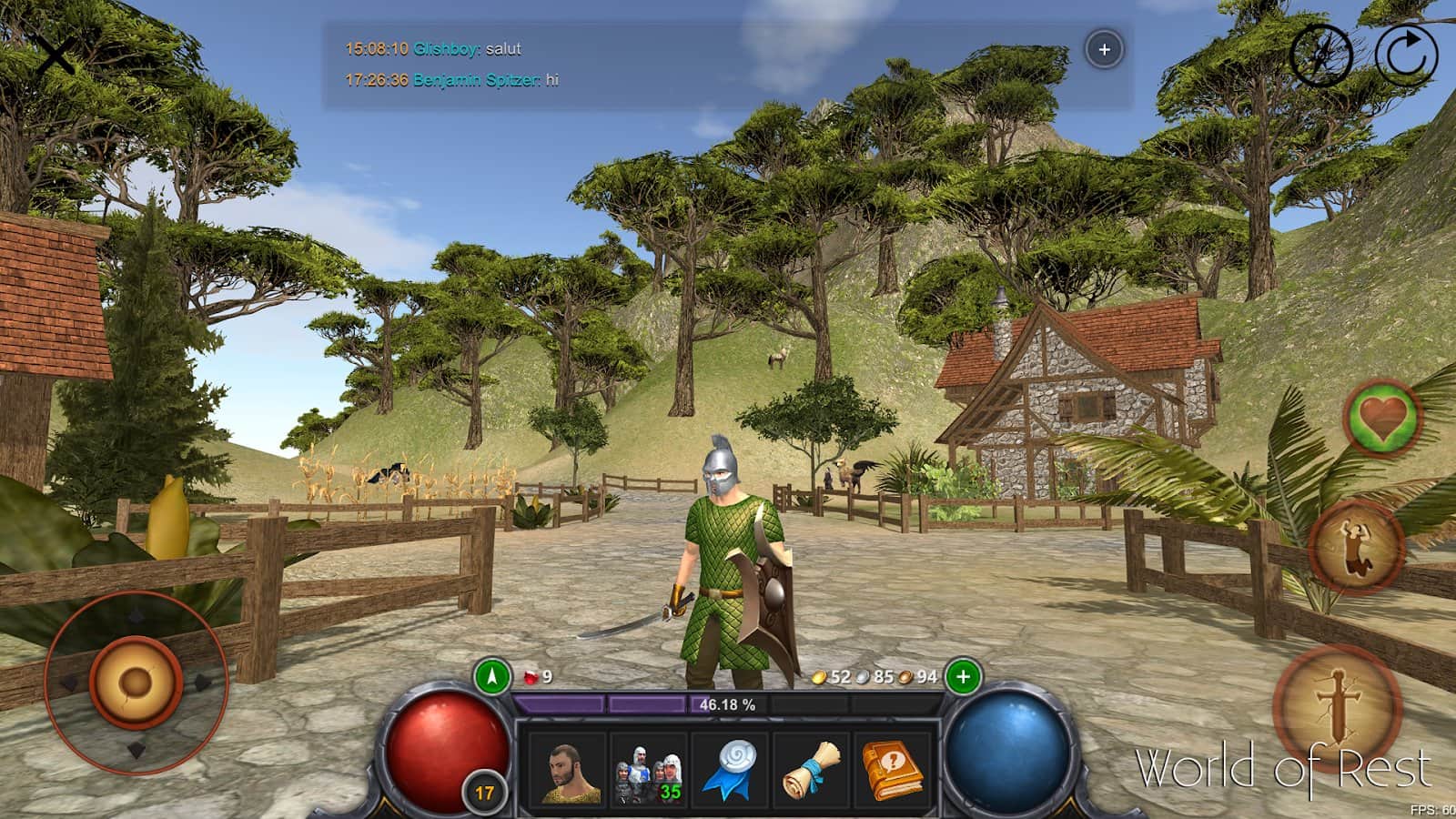Expand the chat window with plus button

click(x=1105, y=50)
